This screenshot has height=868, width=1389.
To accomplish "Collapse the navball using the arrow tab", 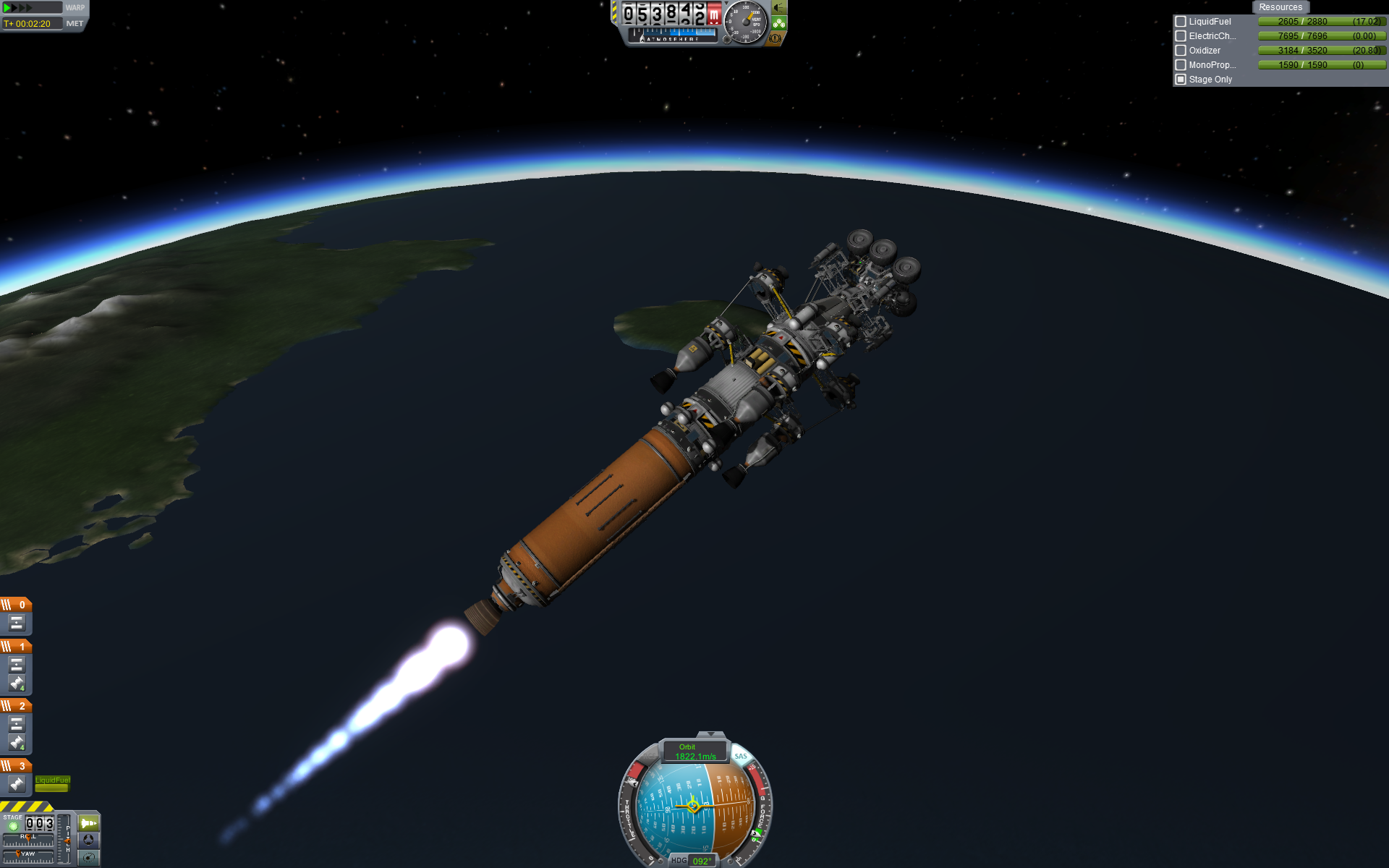I will point(710,735).
